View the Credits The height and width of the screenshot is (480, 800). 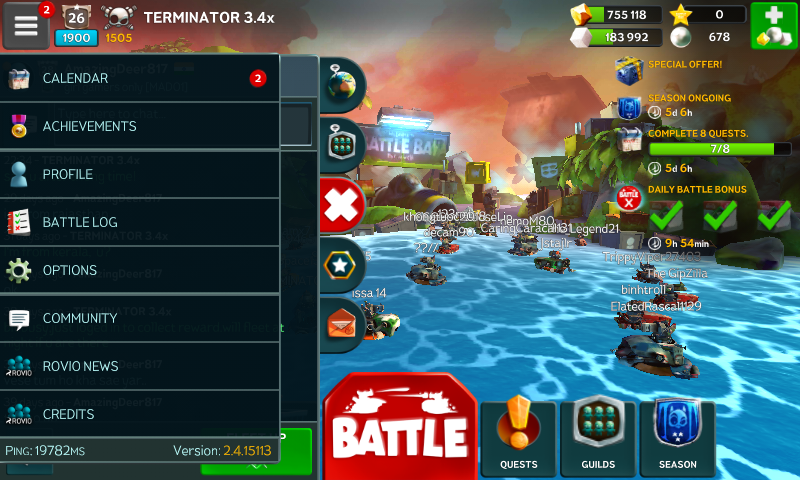[139, 413]
